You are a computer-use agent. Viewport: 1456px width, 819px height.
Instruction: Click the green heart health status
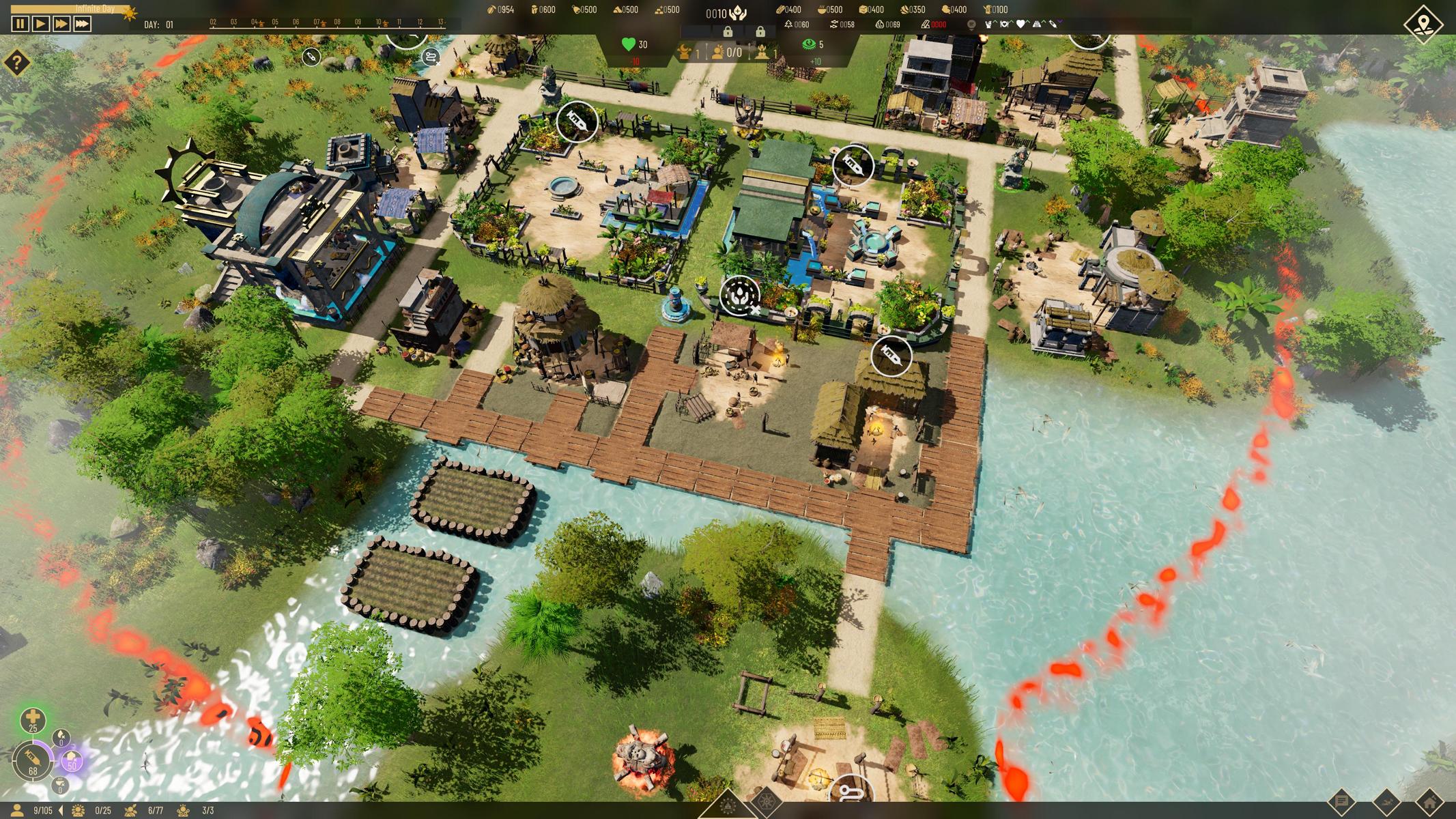(629, 44)
